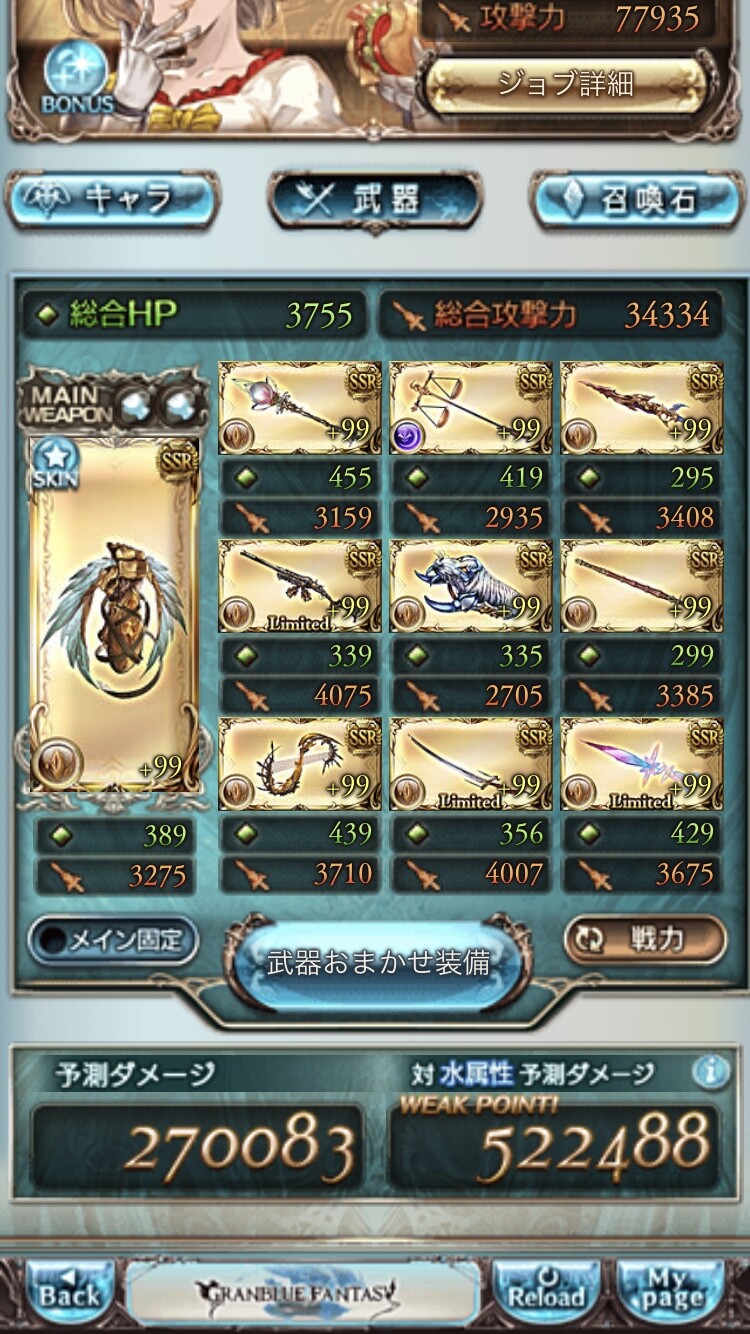The height and width of the screenshot is (1334, 750).
Task: Select the blue clawed beast weapon slot
Action: pyautogui.click(x=470, y=585)
